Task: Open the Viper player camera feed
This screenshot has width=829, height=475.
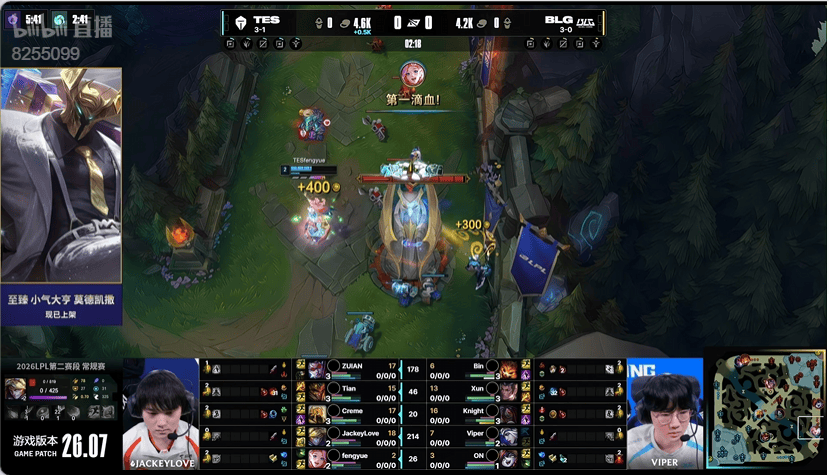Action: click(665, 412)
